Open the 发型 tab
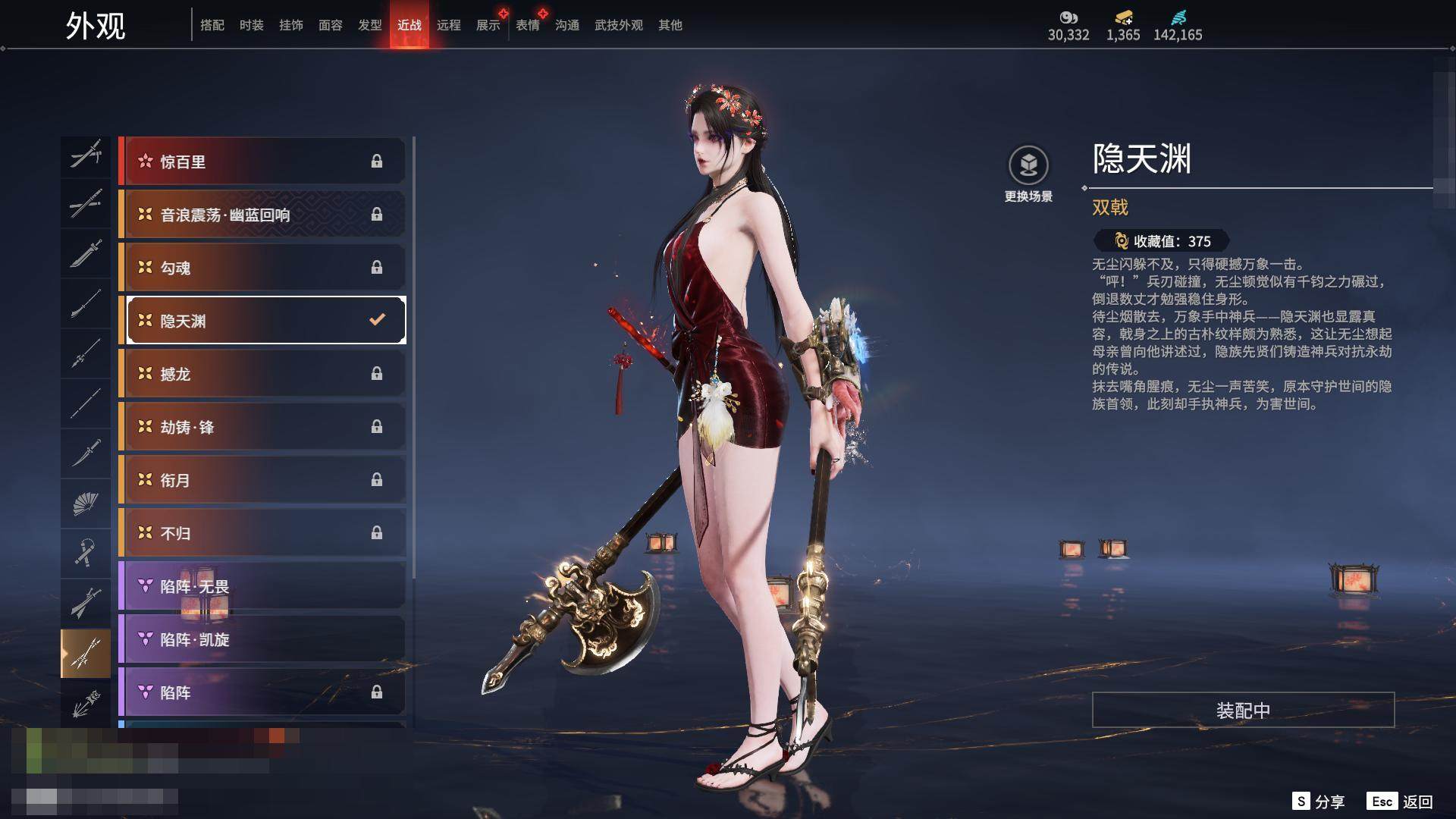Viewport: 1456px width, 819px height. tap(370, 25)
